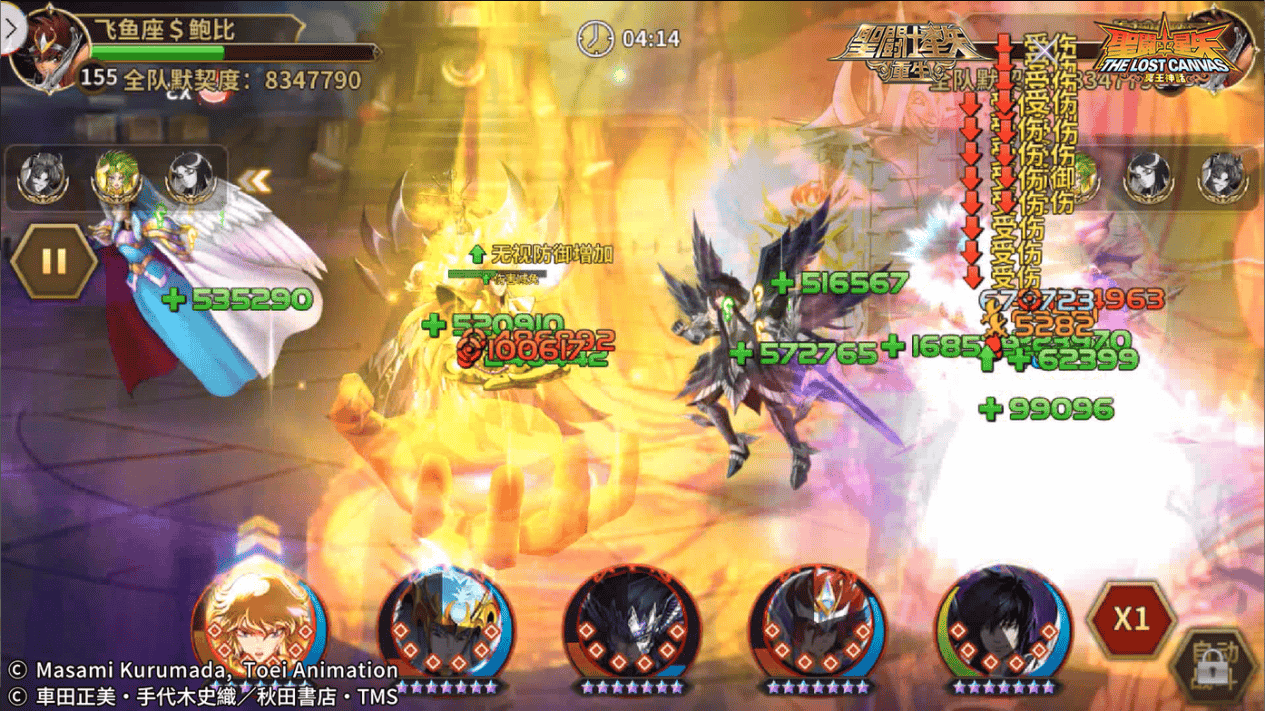Image resolution: width=1265 pixels, height=711 pixels.
Task: Select the green-haired colored assist portrait on the left
Action: 116,178
